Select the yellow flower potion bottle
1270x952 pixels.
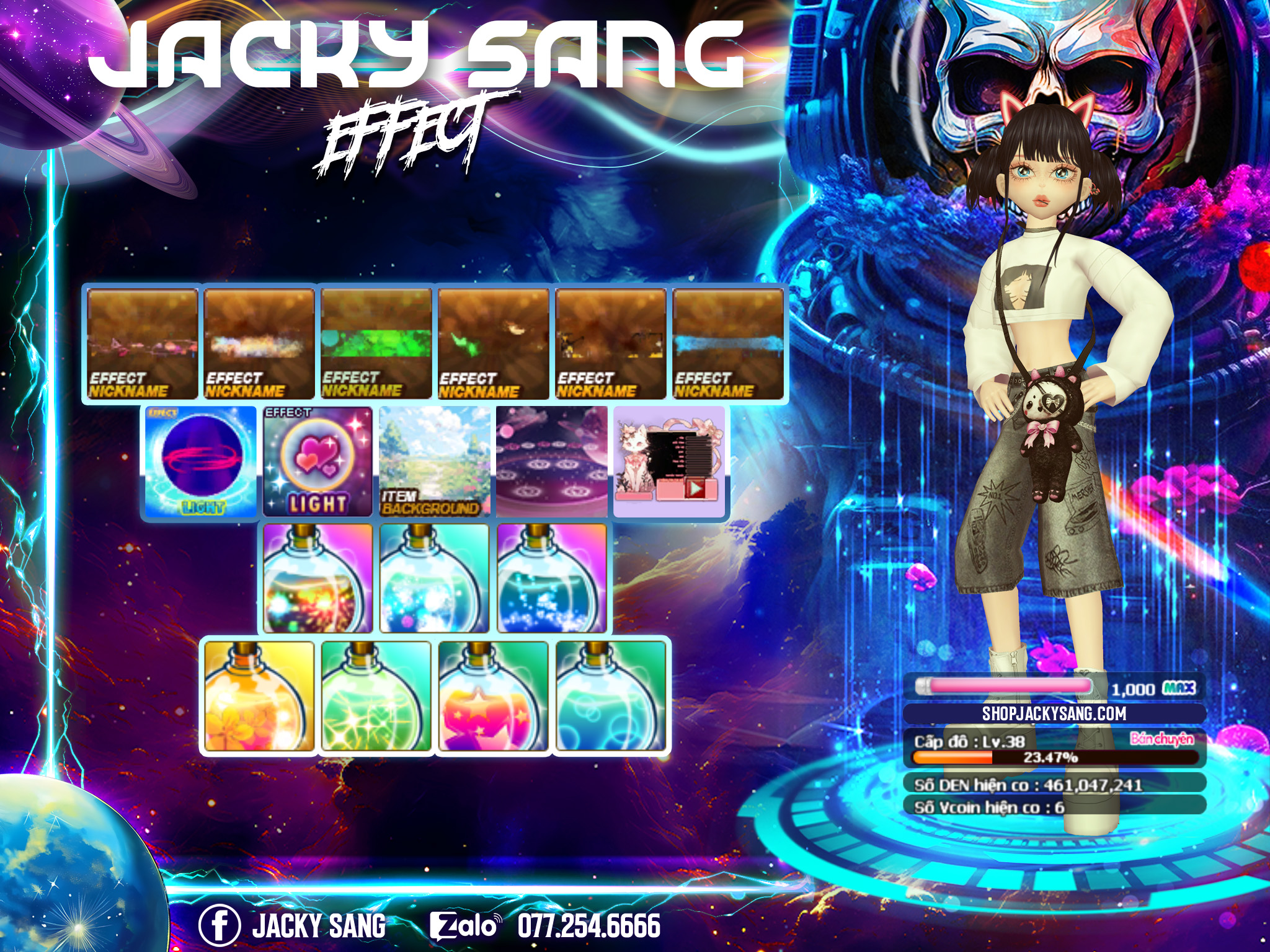pos(259,697)
